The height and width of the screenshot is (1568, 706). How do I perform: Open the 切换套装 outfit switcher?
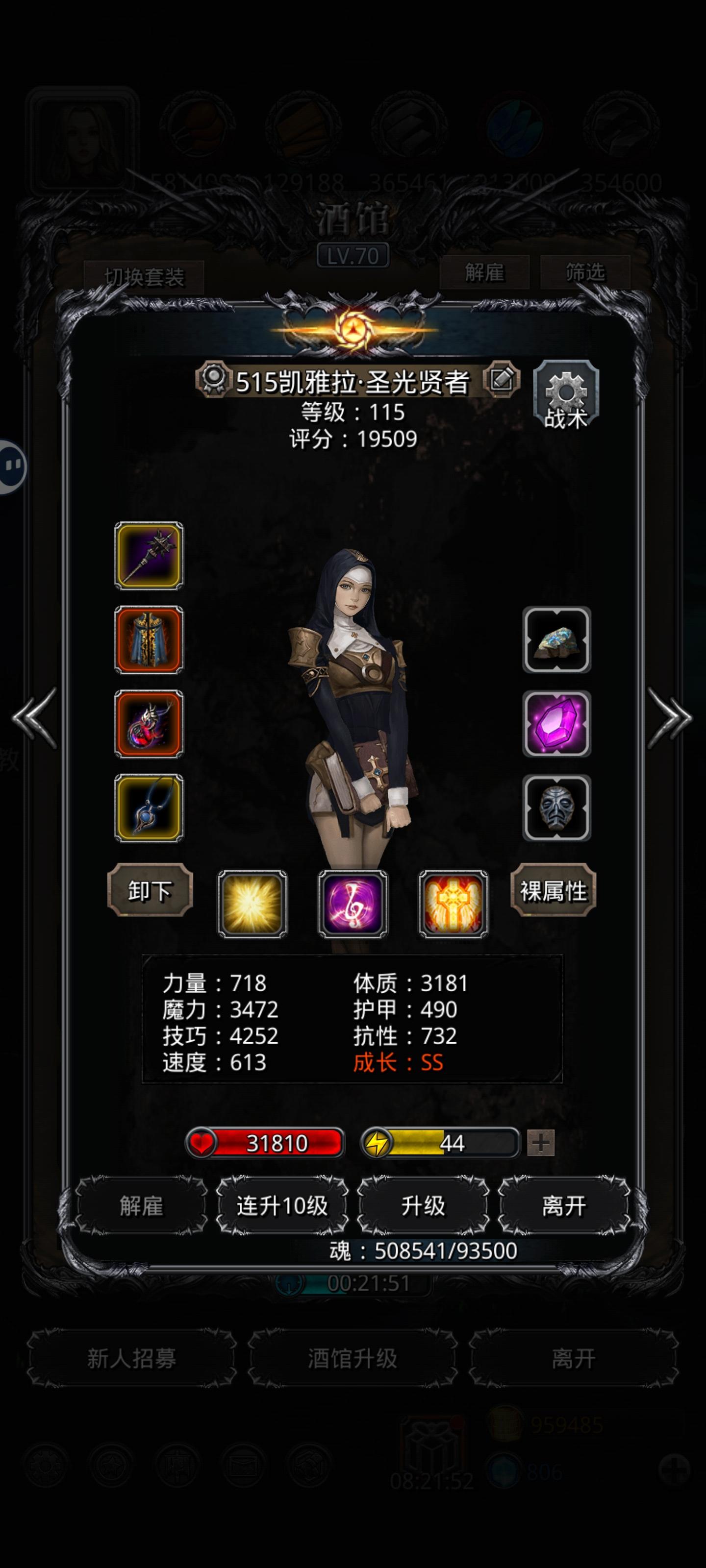tap(146, 275)
